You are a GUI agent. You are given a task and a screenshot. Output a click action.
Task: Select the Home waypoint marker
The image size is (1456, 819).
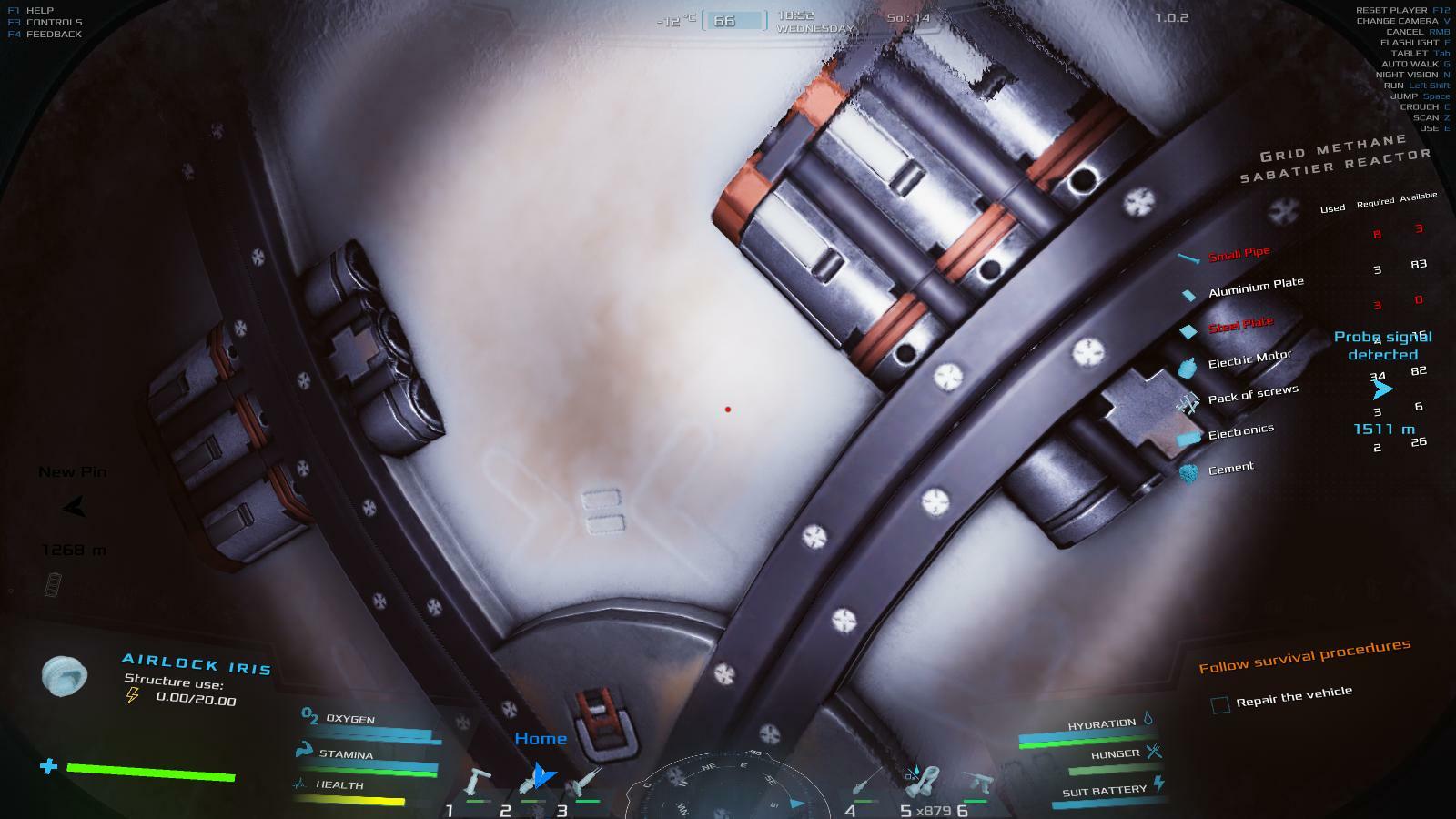542,774
